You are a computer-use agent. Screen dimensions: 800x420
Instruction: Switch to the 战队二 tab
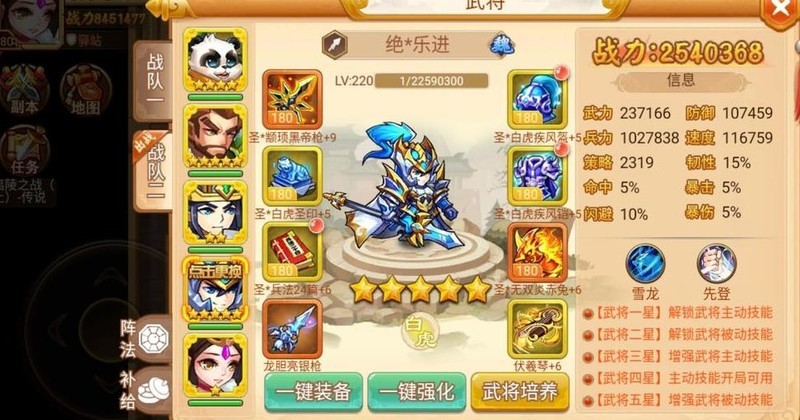tap(157, 172)
